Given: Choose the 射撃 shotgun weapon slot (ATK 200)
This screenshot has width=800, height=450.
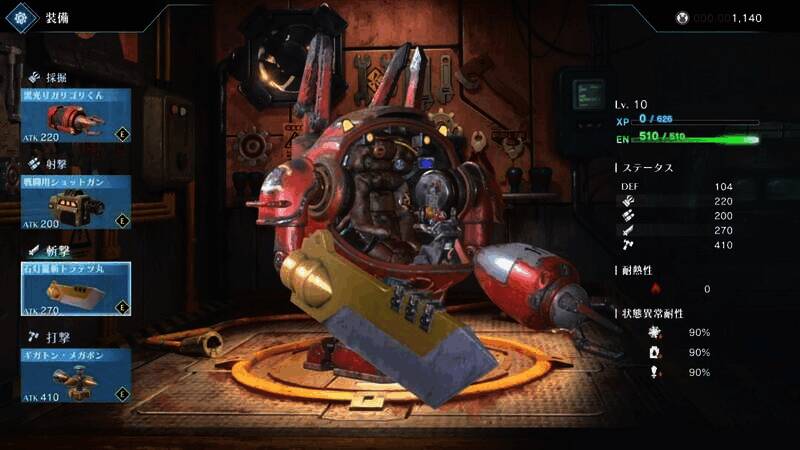Looking at the screenshot, I should 76,202.
